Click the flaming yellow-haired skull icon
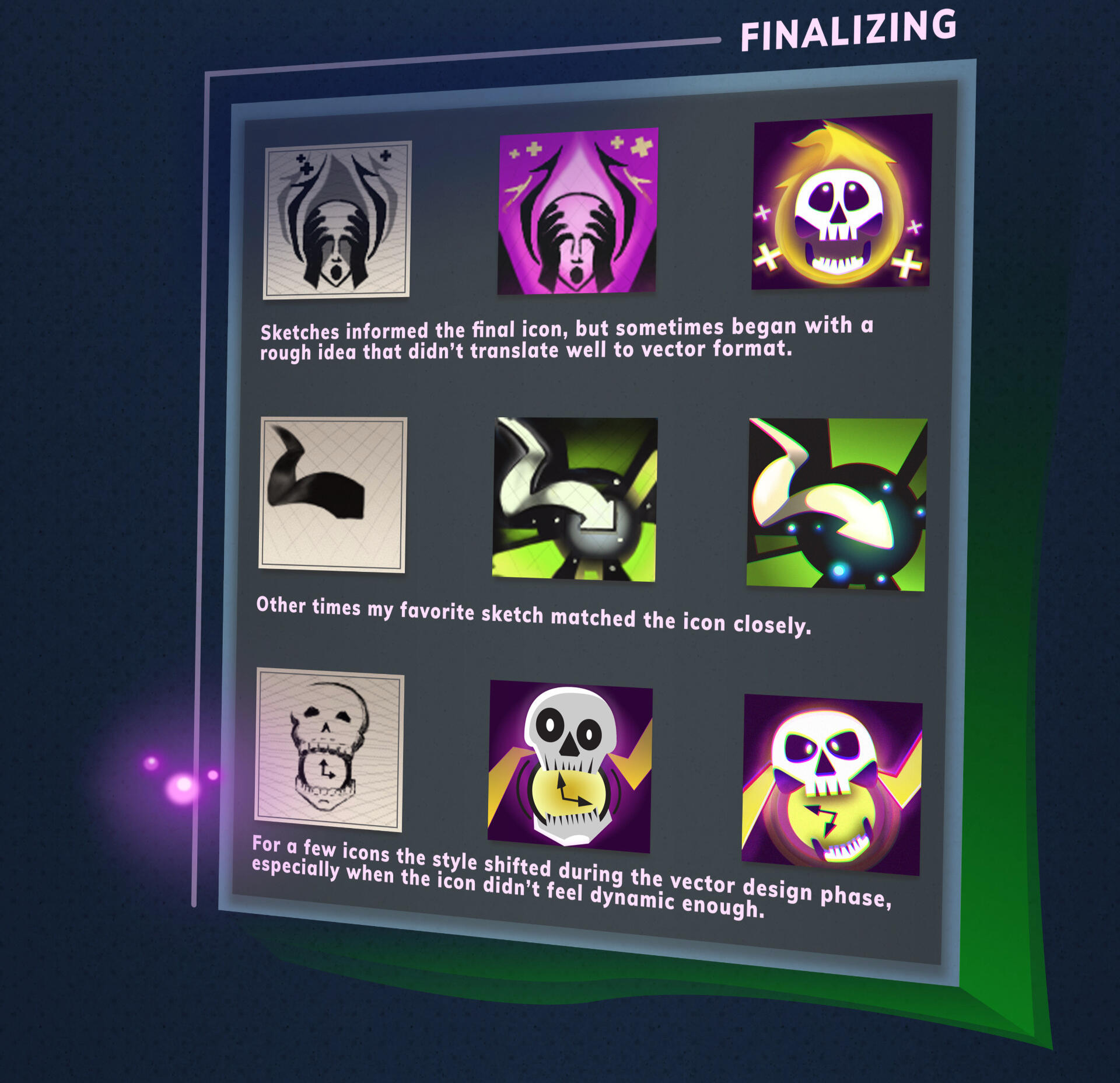The image size is (1120, 1083). click(x=841, y=202)
